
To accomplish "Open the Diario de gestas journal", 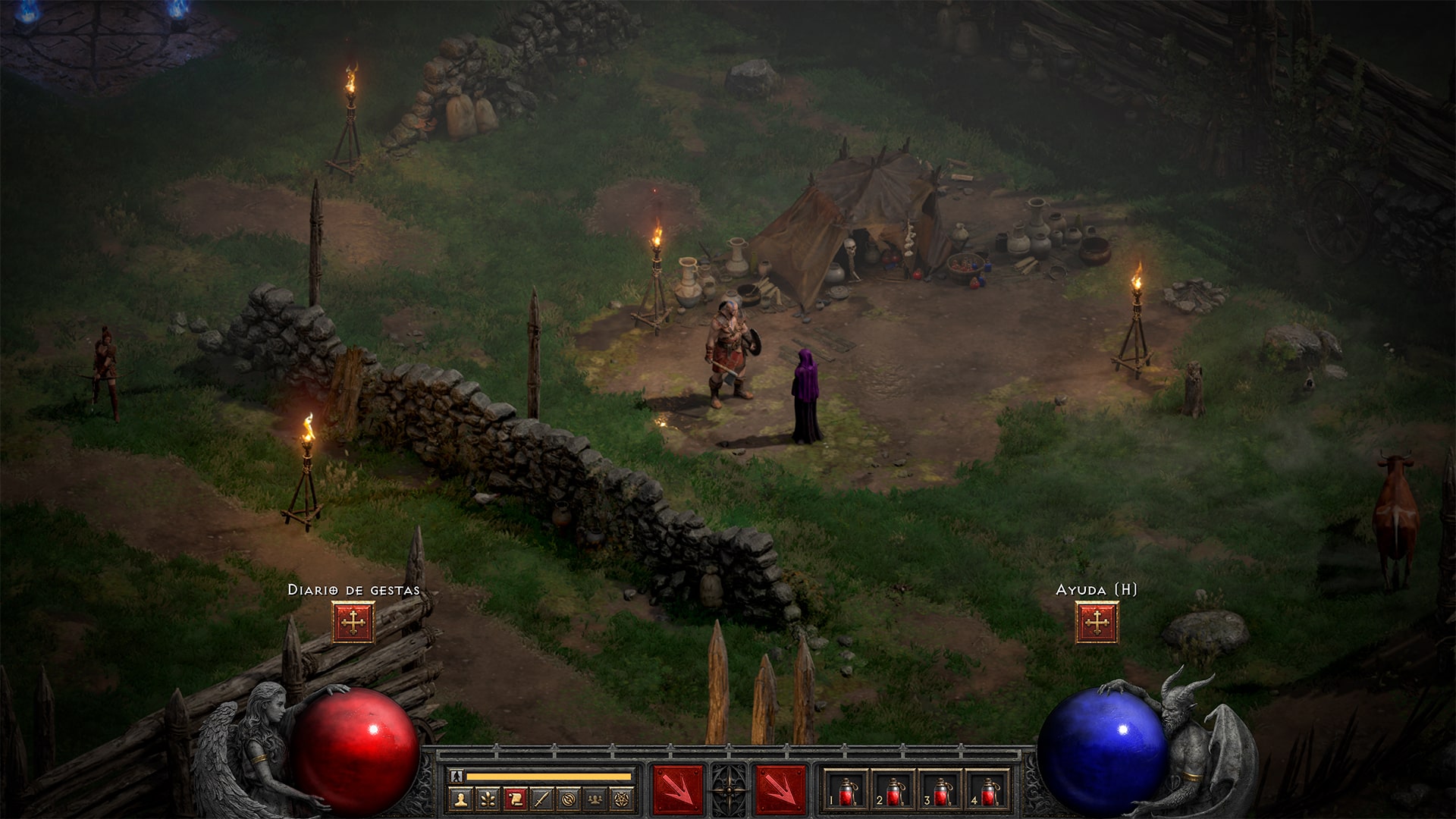I will point(353,620).
